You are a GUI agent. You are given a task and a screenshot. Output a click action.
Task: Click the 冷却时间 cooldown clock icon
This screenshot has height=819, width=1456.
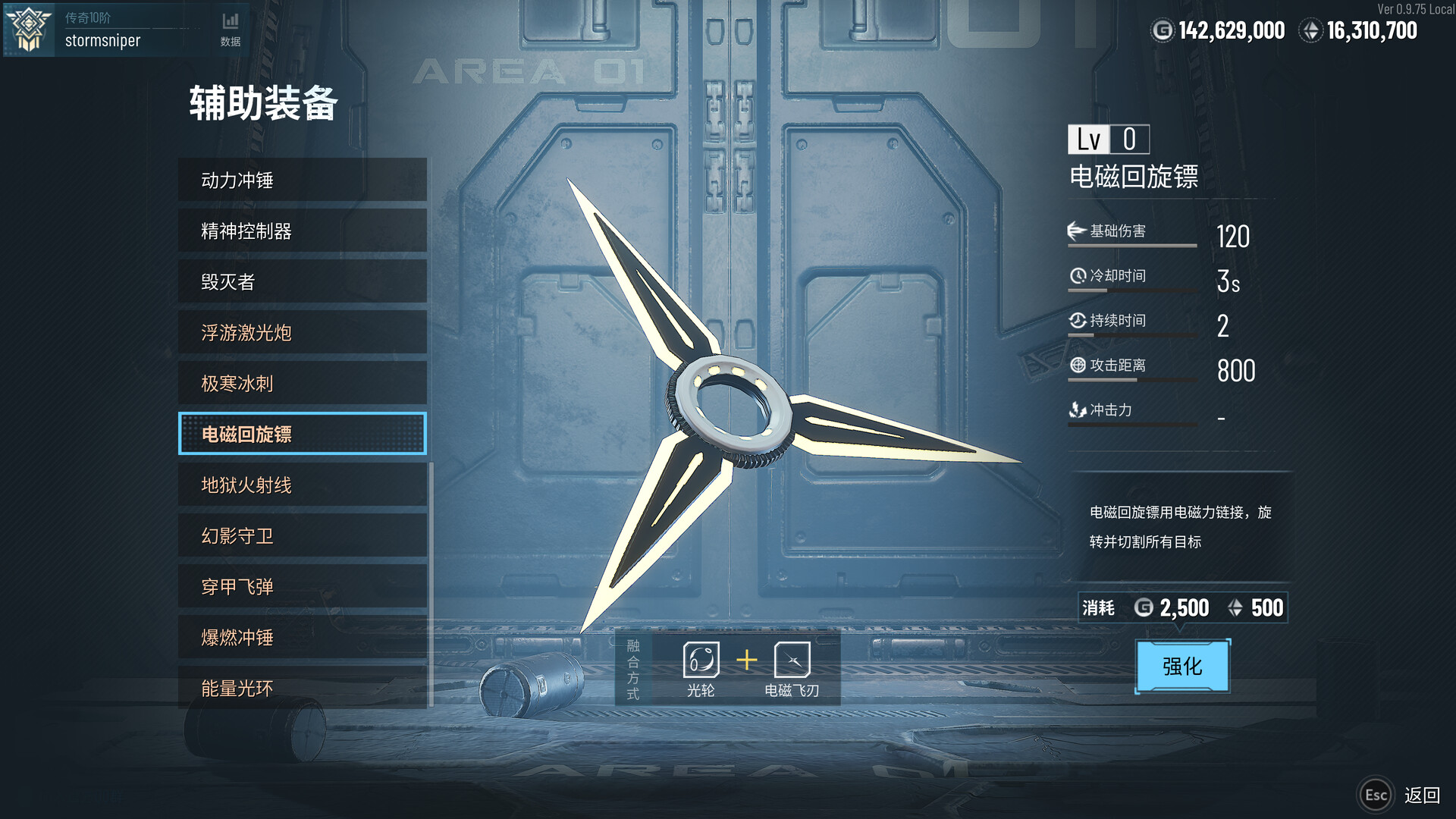click(x=1079, y=275)
